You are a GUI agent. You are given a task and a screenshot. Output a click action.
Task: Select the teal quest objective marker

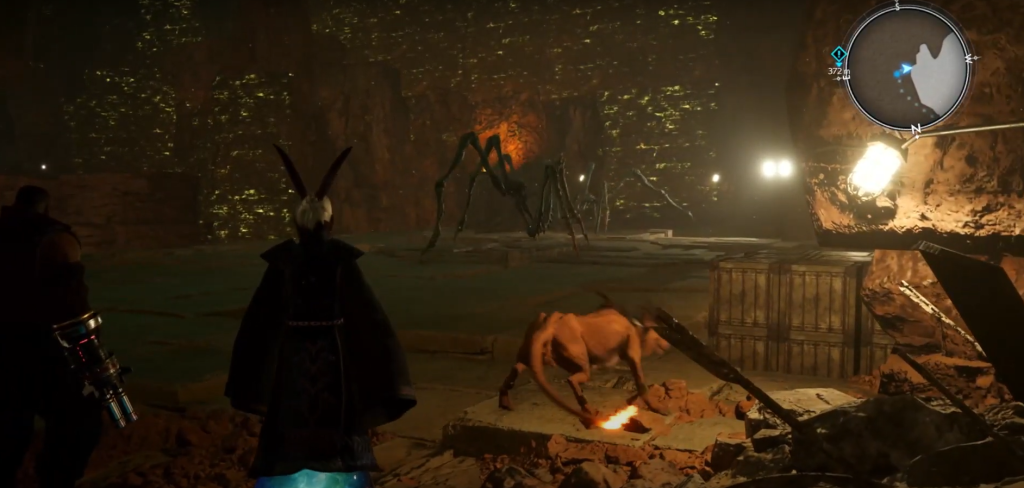[x=838, y=54]
